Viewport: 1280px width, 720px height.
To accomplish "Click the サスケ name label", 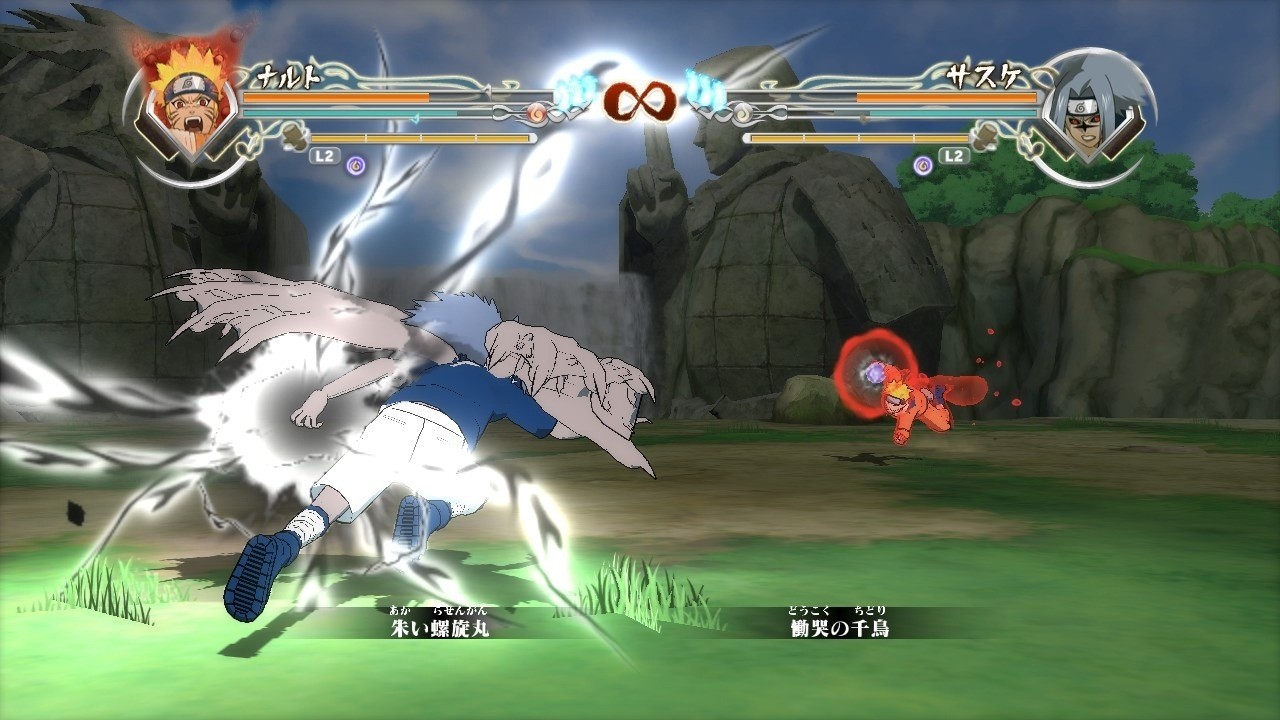I will pyautogui.click(x=984, y=75).
